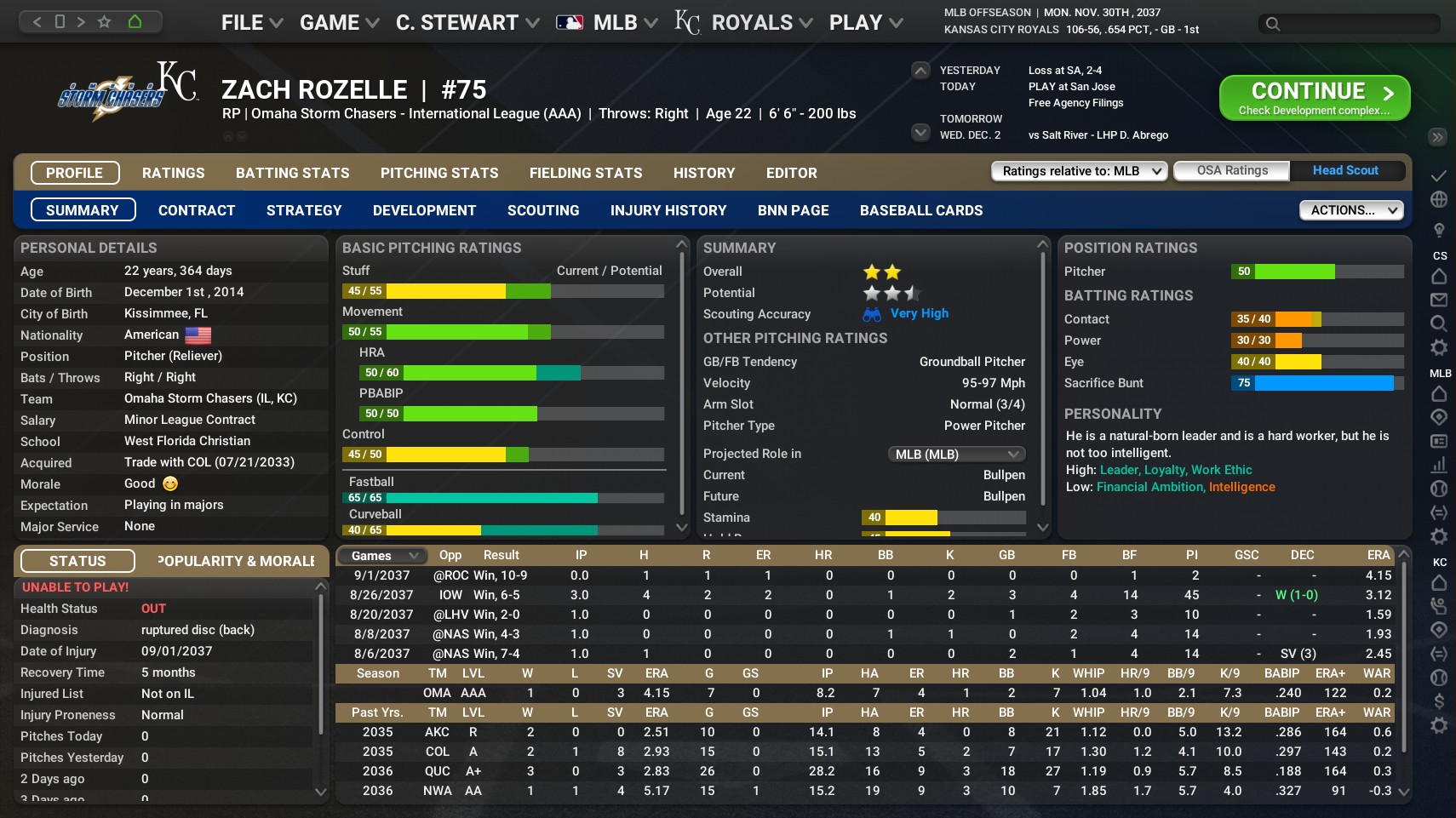This screenshot has width=1456, height=818.
Task: Open the mail inbox icon in sidebar
Action: click(1439, 300)
